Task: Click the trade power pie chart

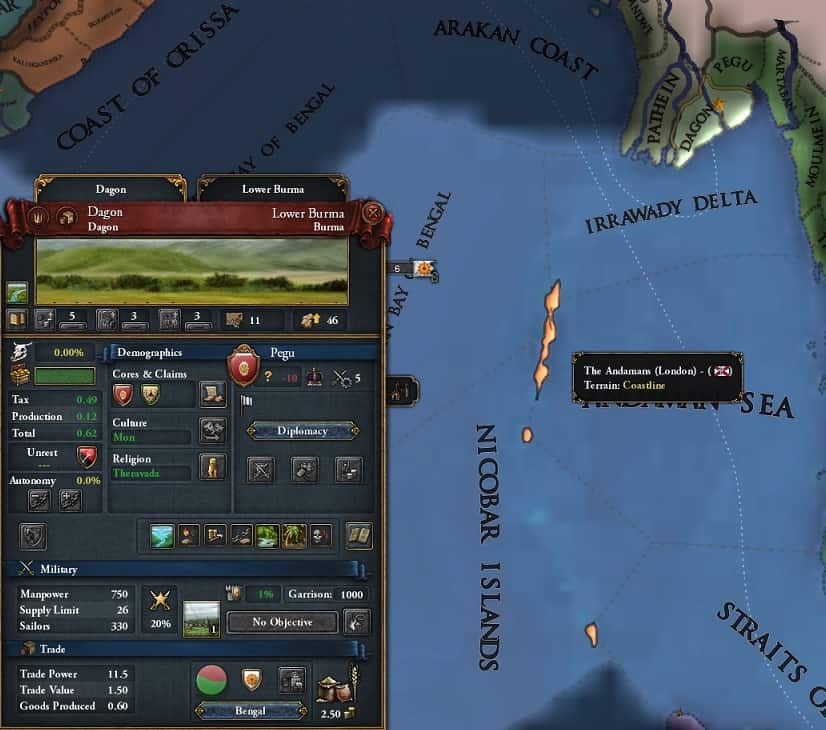Action: click(210, 679)
